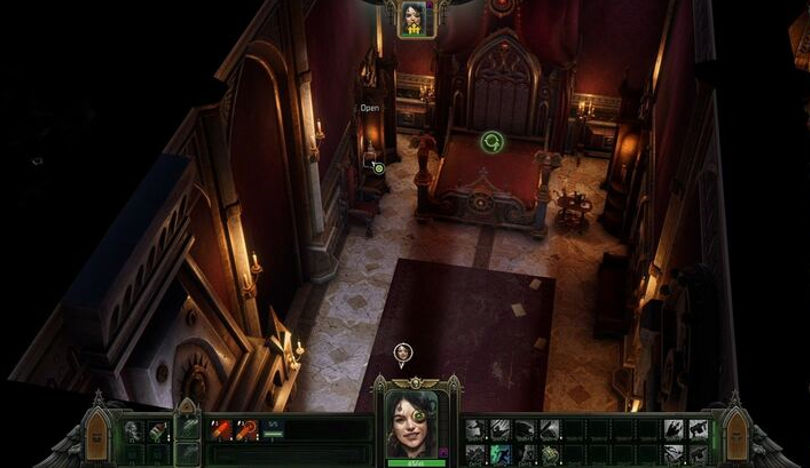
Task: Select the gun ability at the top row's end
Action: (x=697, y=429)
